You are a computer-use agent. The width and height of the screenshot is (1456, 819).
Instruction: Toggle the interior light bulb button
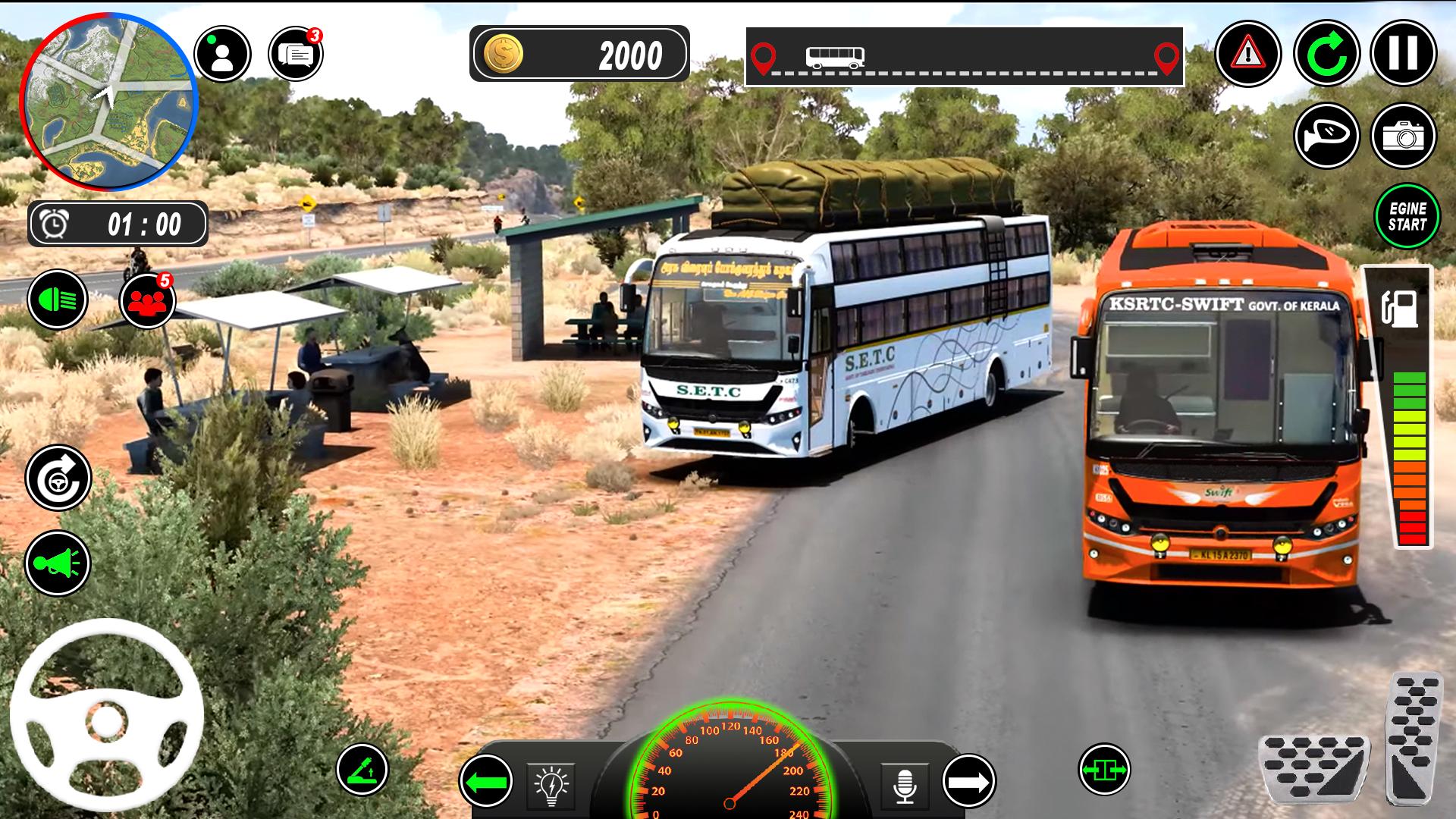click(x=551, y=786)
